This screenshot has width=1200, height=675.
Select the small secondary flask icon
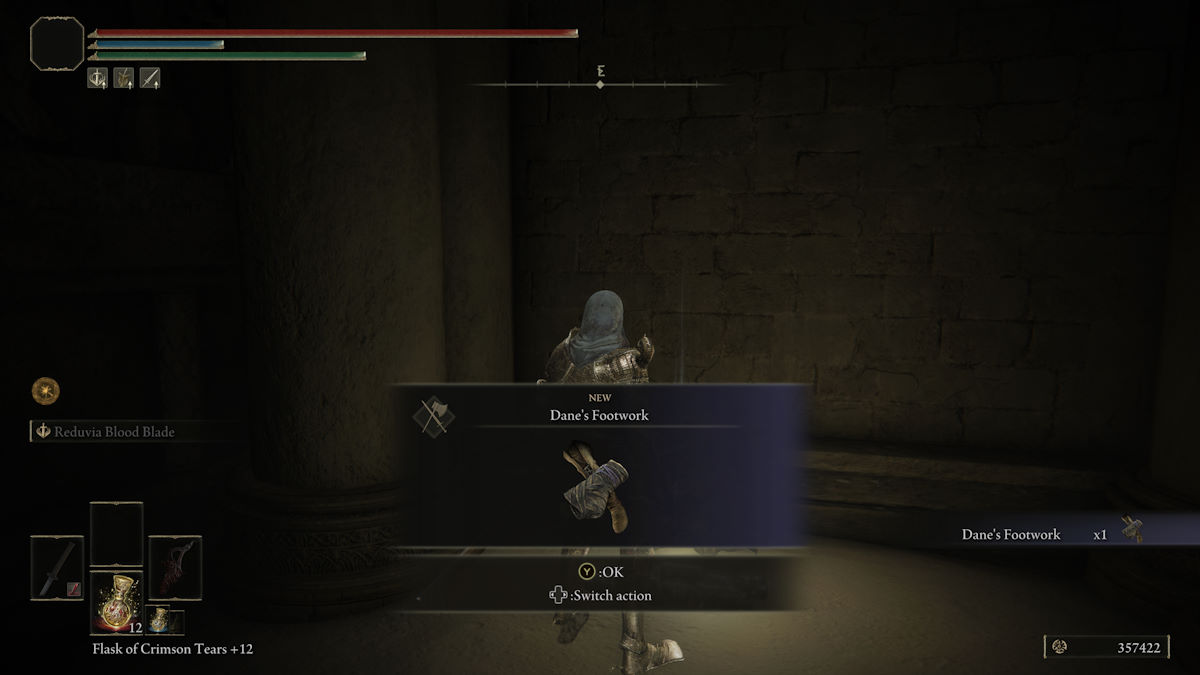[160, 620]
